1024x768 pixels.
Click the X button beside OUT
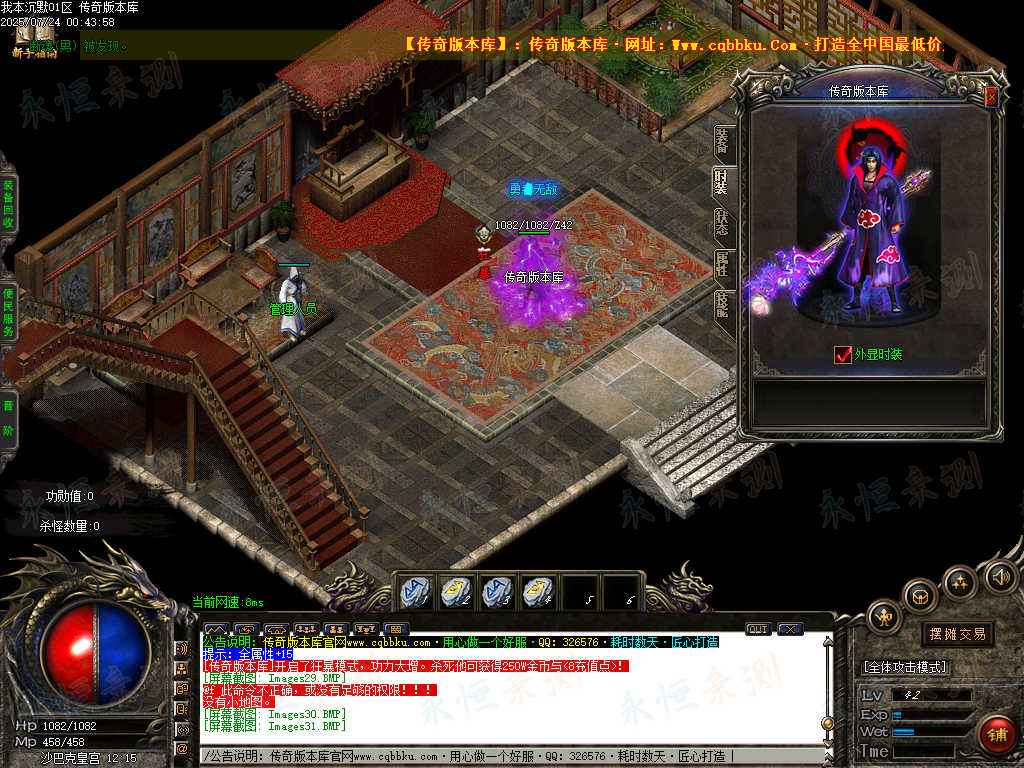coord(790,629)
